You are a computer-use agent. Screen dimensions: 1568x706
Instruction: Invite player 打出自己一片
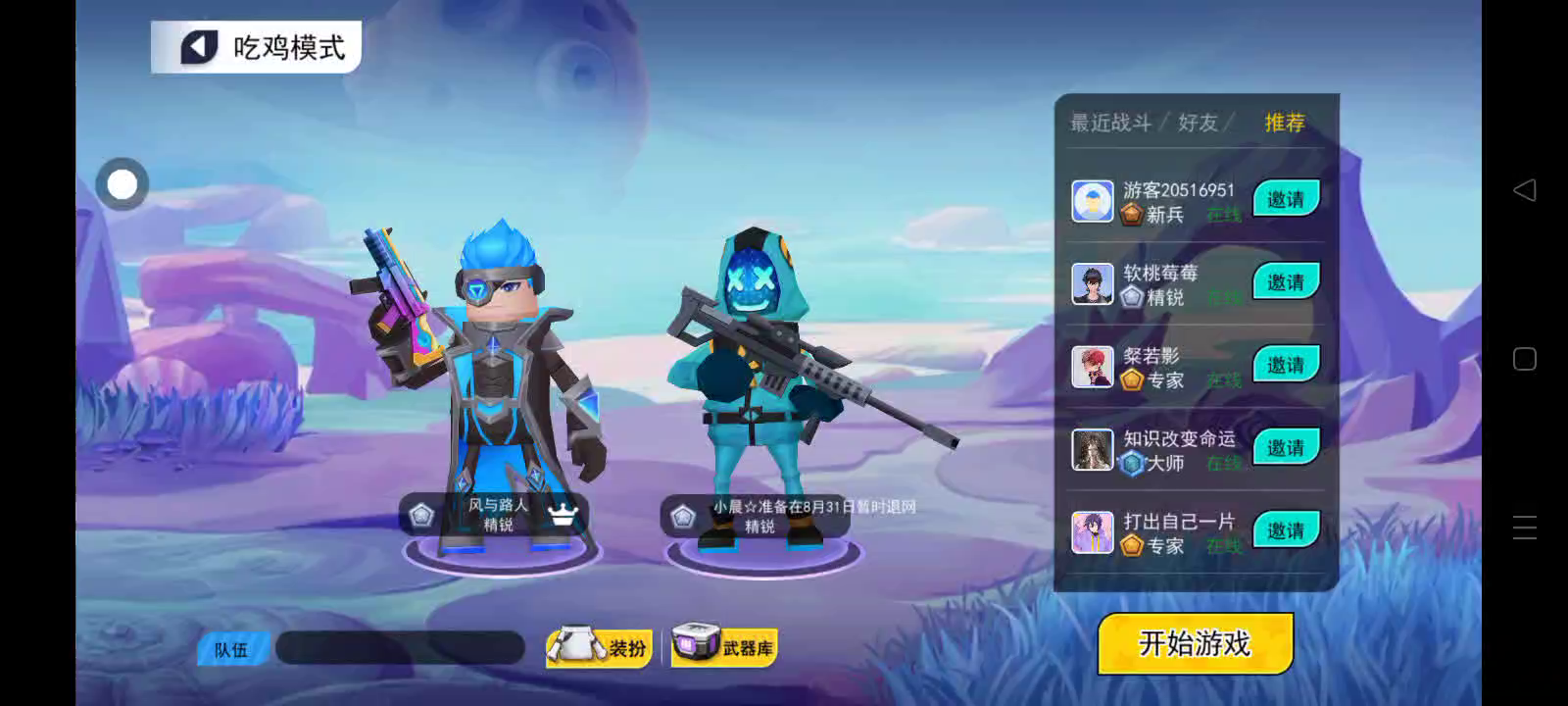click(x=1286, y=530)
